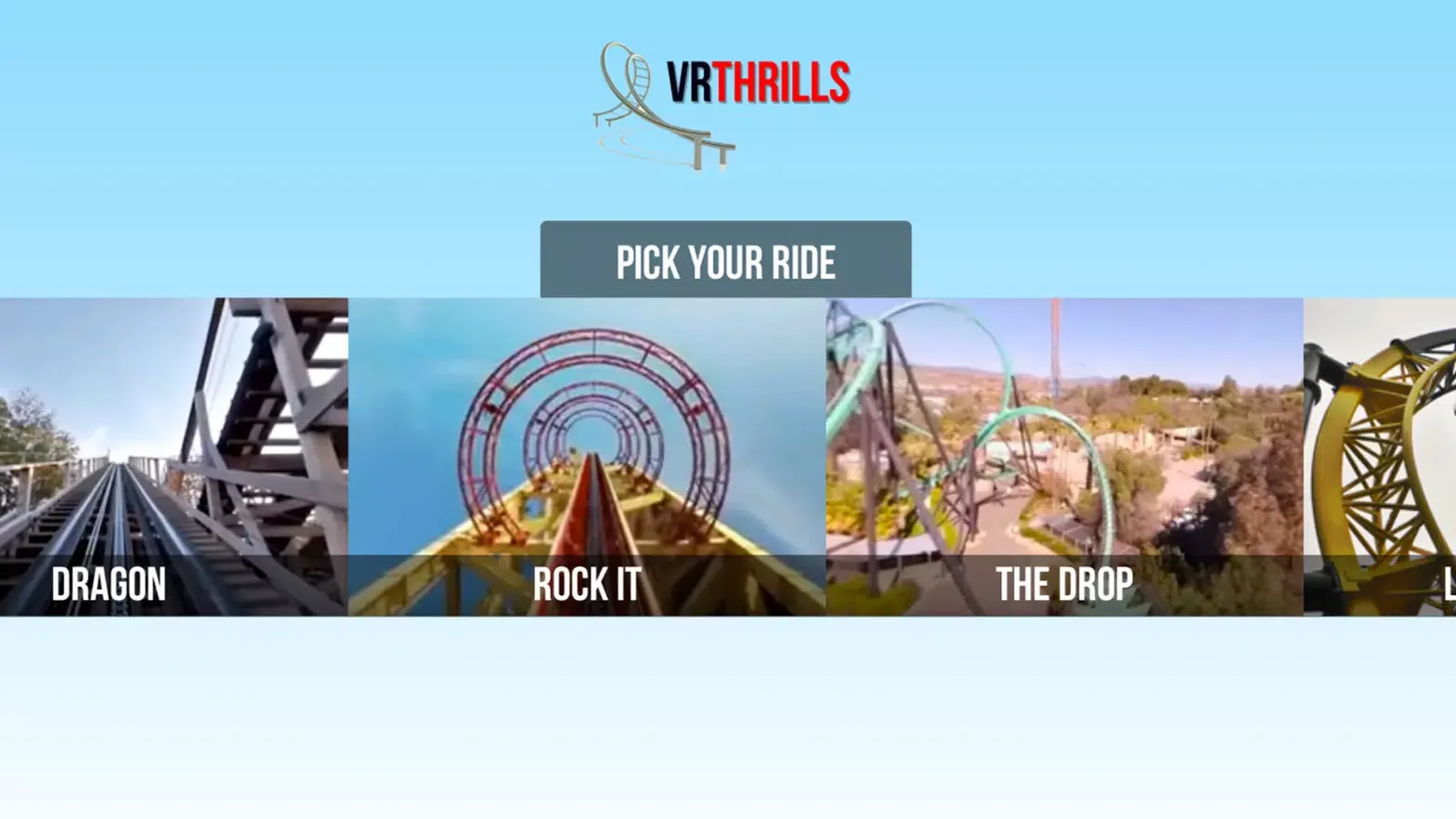
Task: Click the ladder detail inside the logo loop
Action: (641, 74)
